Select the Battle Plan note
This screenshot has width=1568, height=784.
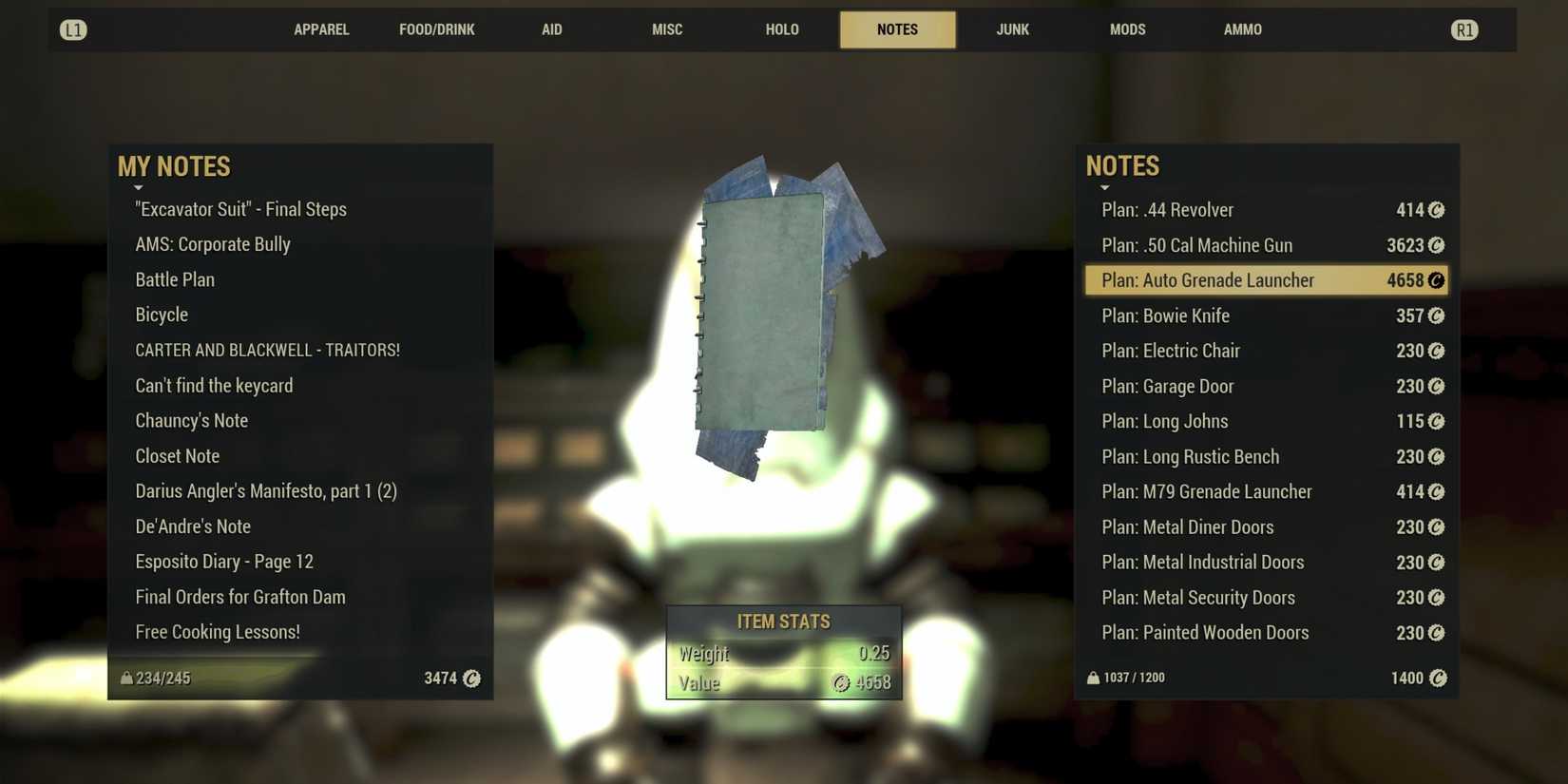(x=175, y=279)
